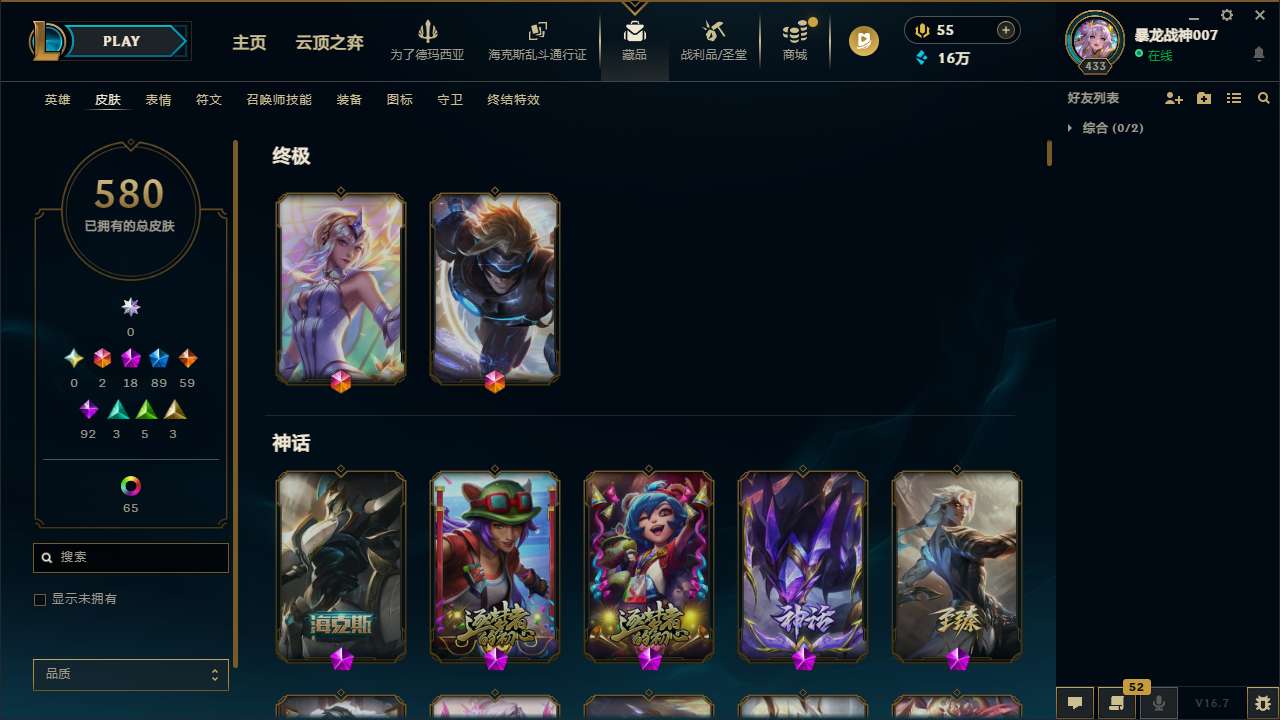Viewport: 1280px width, 720px height.
Task: Click the 战利品/圣堂 loot icon
Action: click(713, 35)
